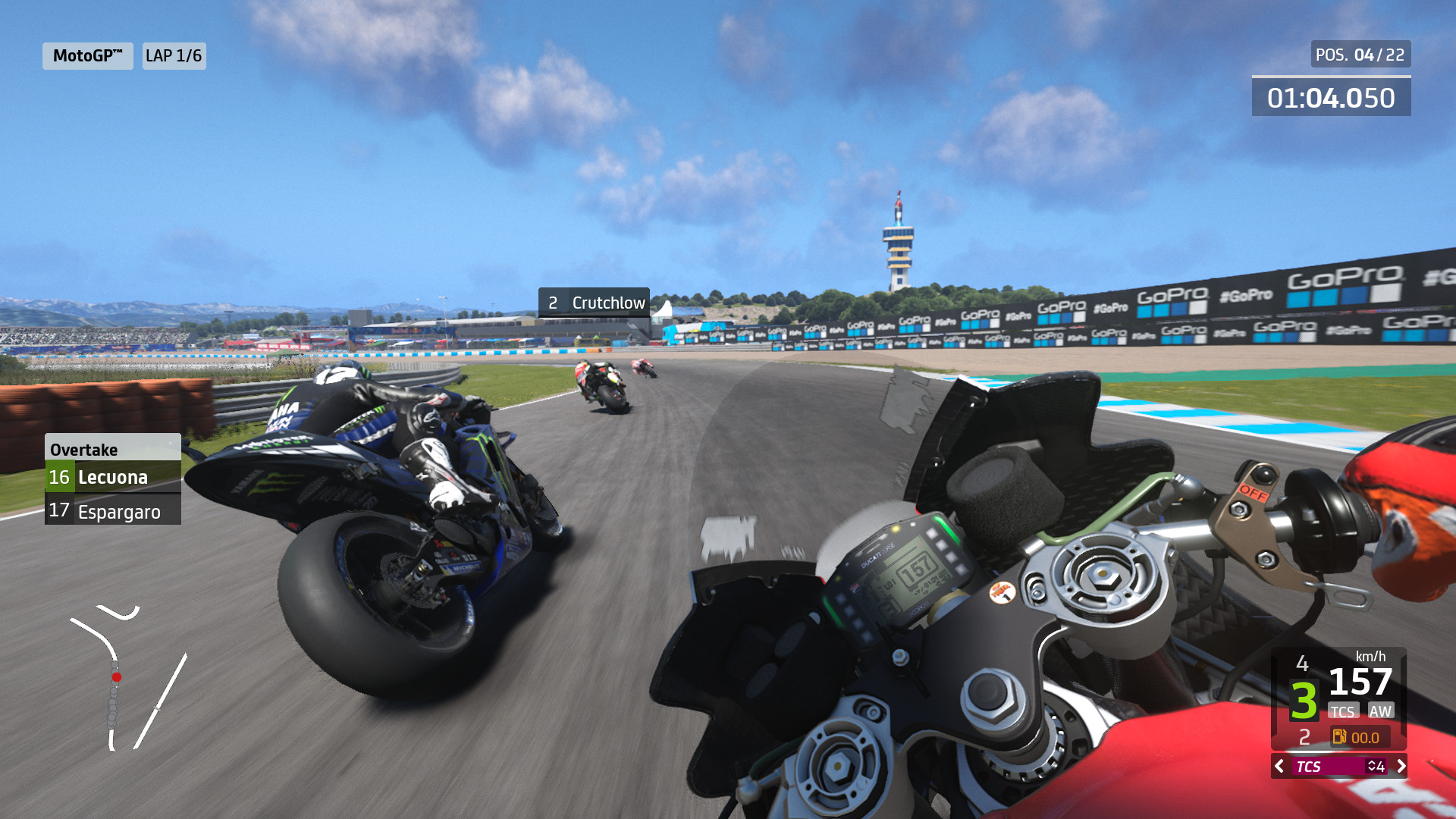Viewport: 1456px width, 819px height.
Task: Adjust the TCS level 4 stepper chevrons
Action: (1374, 767)
